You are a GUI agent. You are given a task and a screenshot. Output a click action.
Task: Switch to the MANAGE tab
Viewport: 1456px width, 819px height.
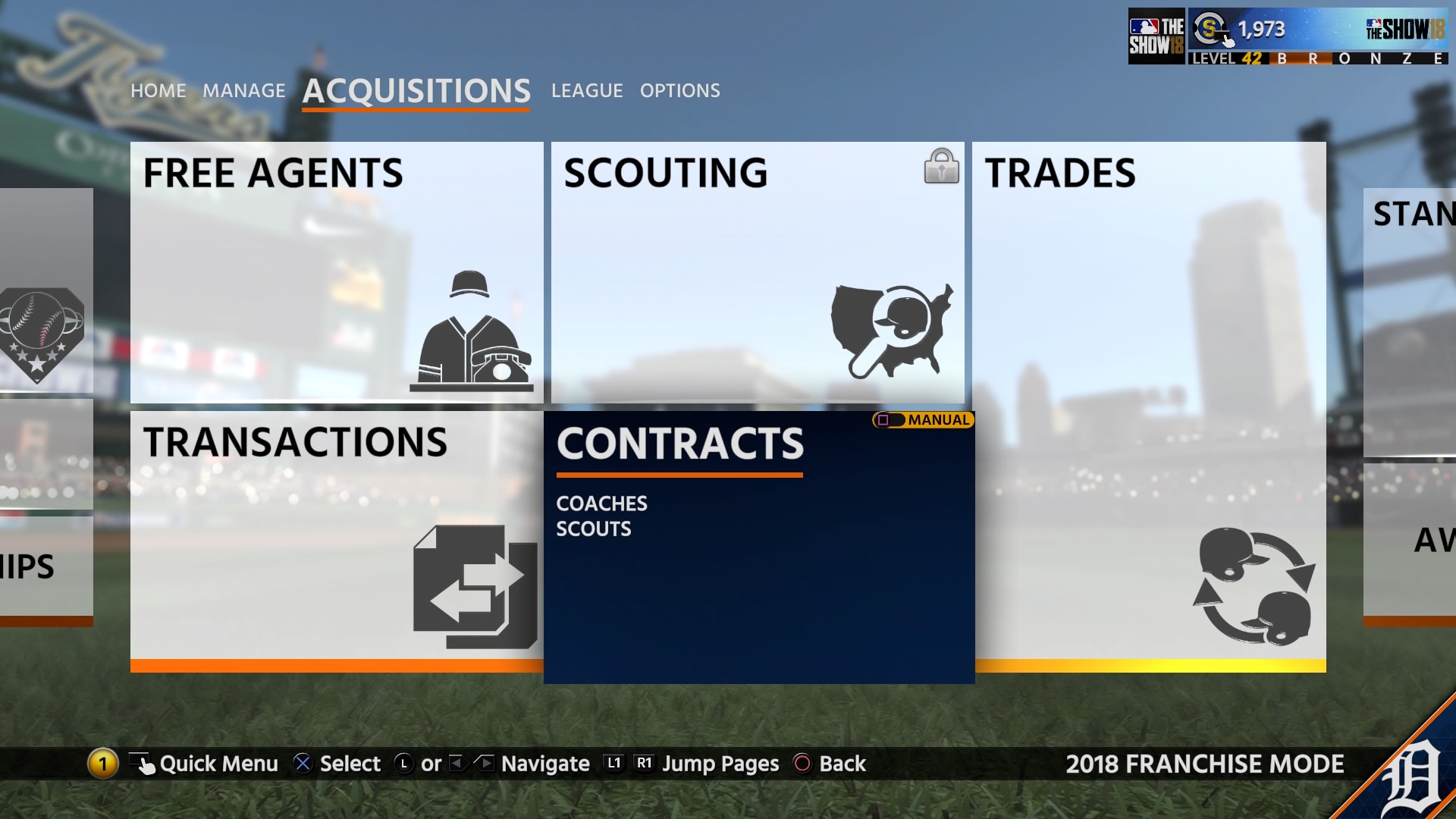tap(243, 90)
